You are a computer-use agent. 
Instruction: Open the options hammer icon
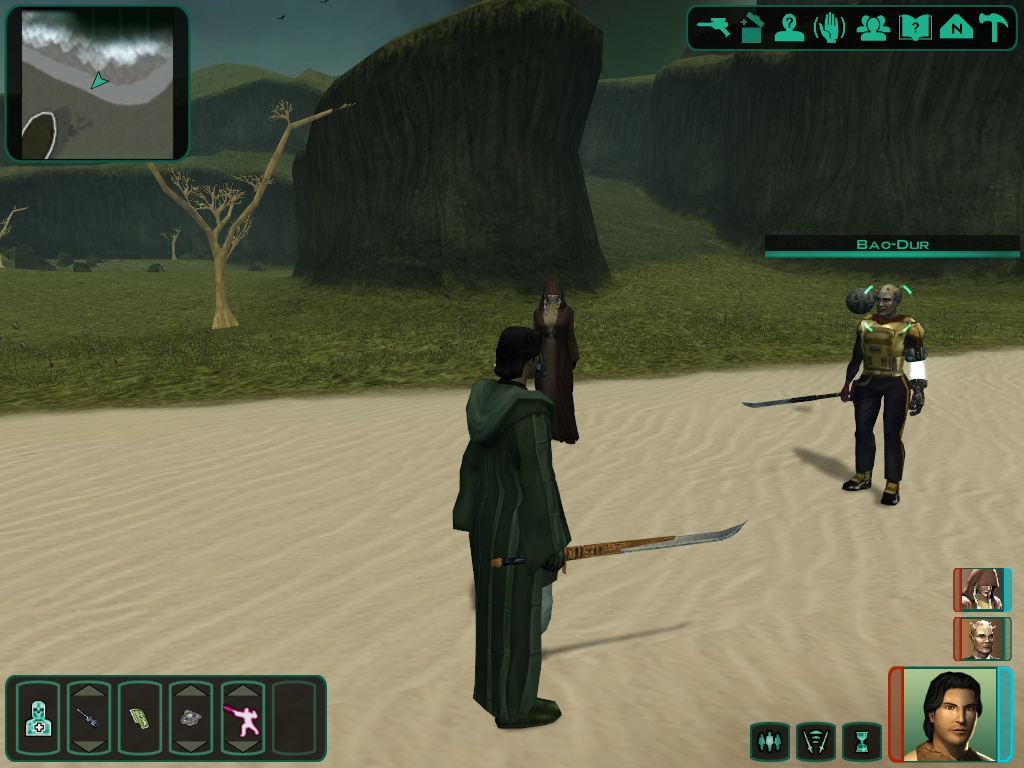click(x=994, y=27)
